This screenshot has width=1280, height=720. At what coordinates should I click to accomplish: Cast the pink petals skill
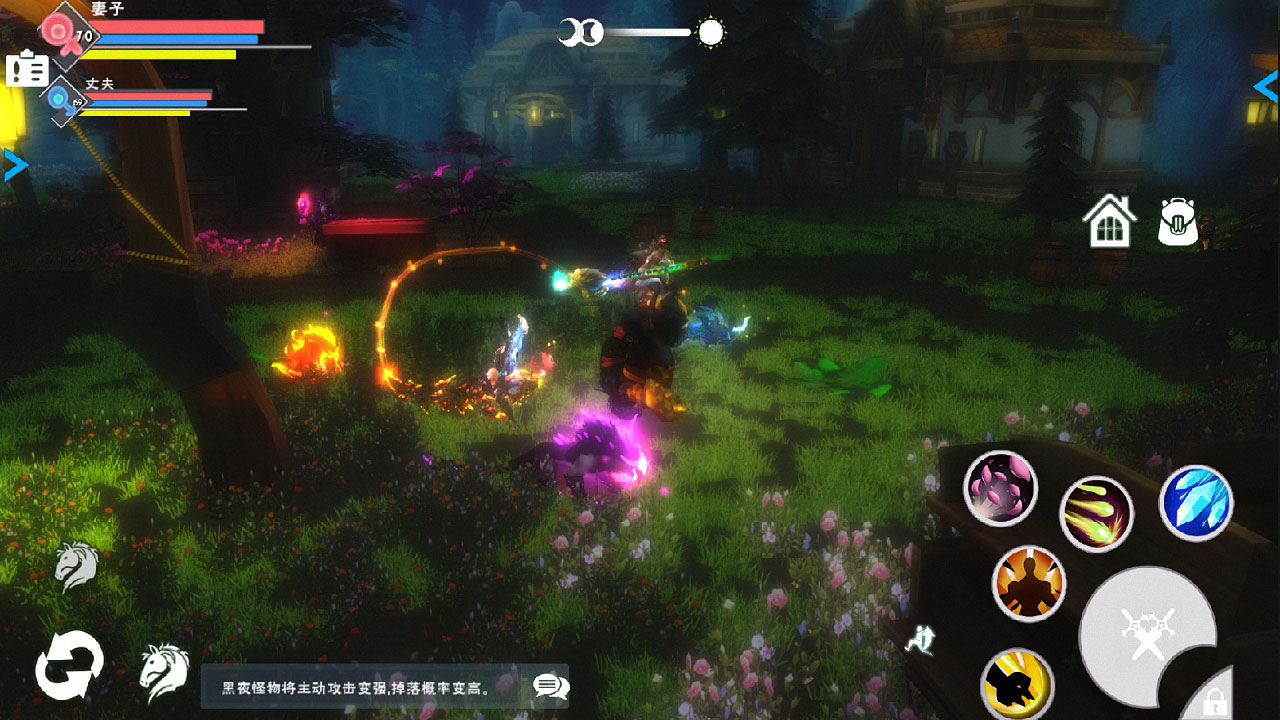click(x=1000, y=488)
